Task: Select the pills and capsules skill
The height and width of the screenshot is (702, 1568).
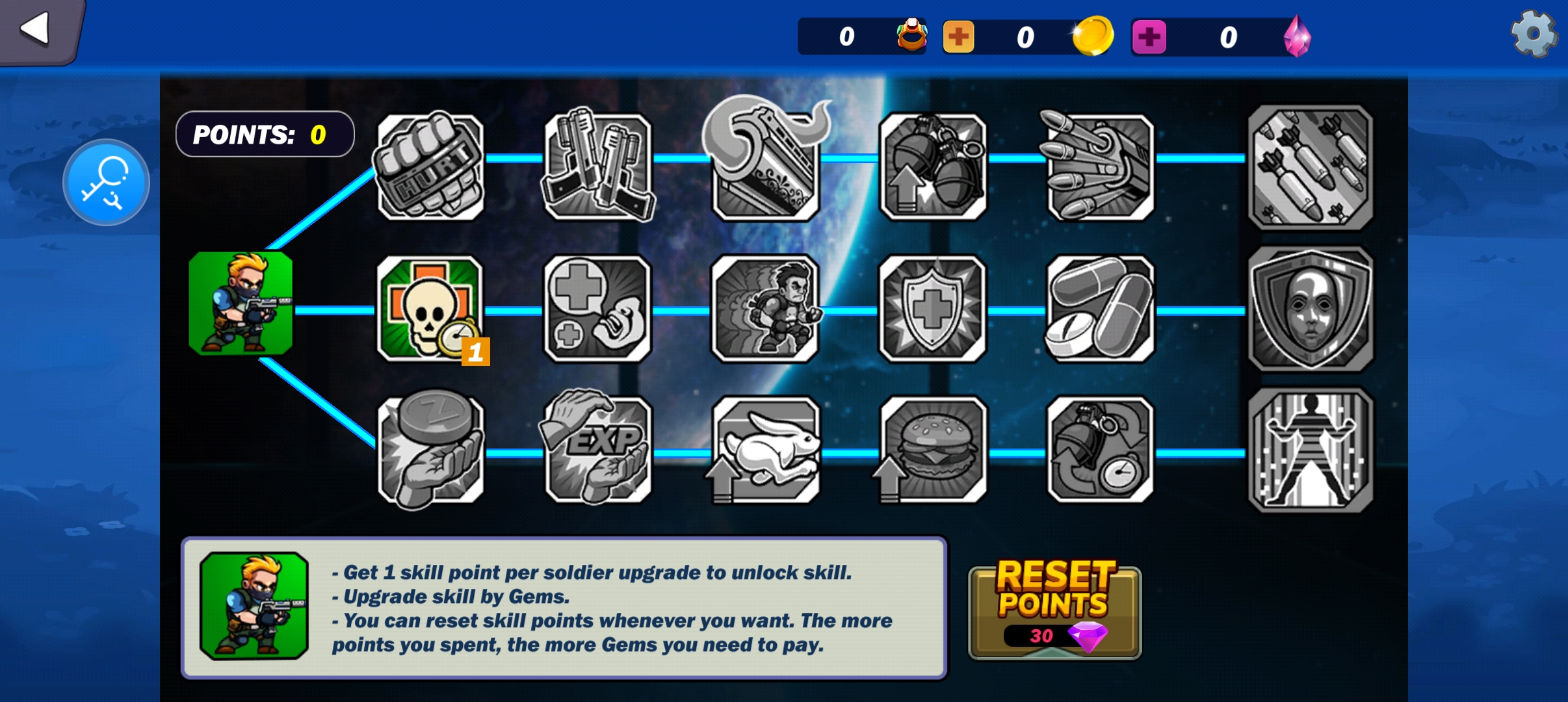Action: (x=1100, y=308)
